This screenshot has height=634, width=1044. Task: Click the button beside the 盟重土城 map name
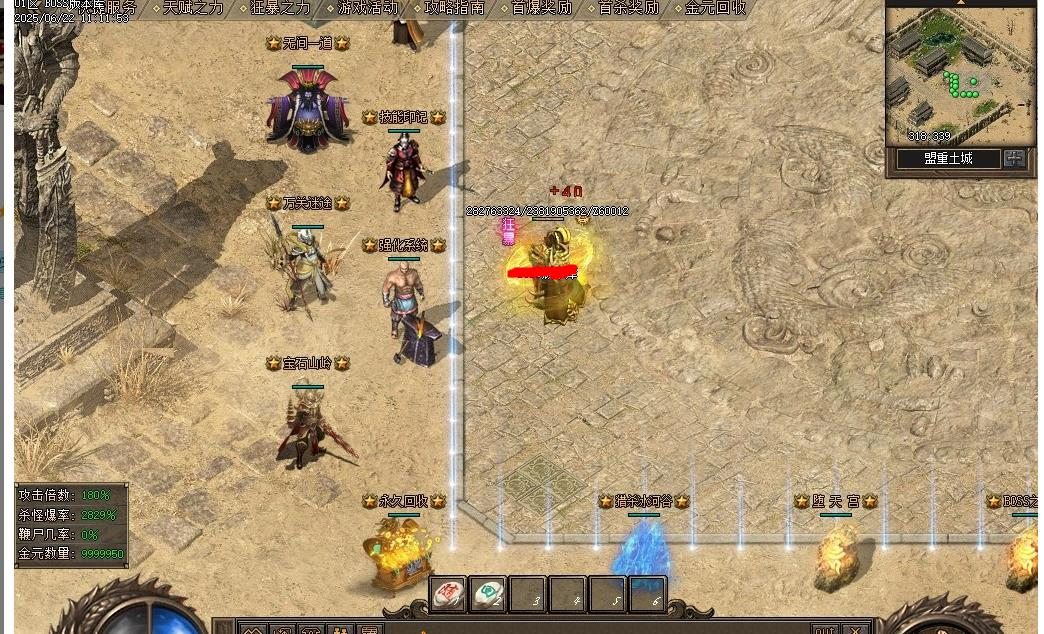point(1015,159)
